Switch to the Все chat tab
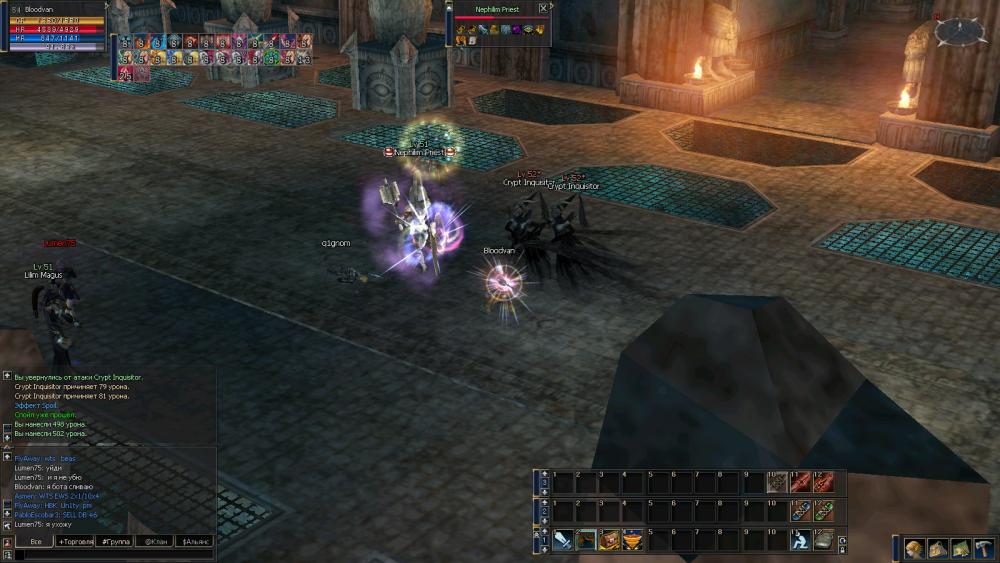 click(x=35, y=541)
